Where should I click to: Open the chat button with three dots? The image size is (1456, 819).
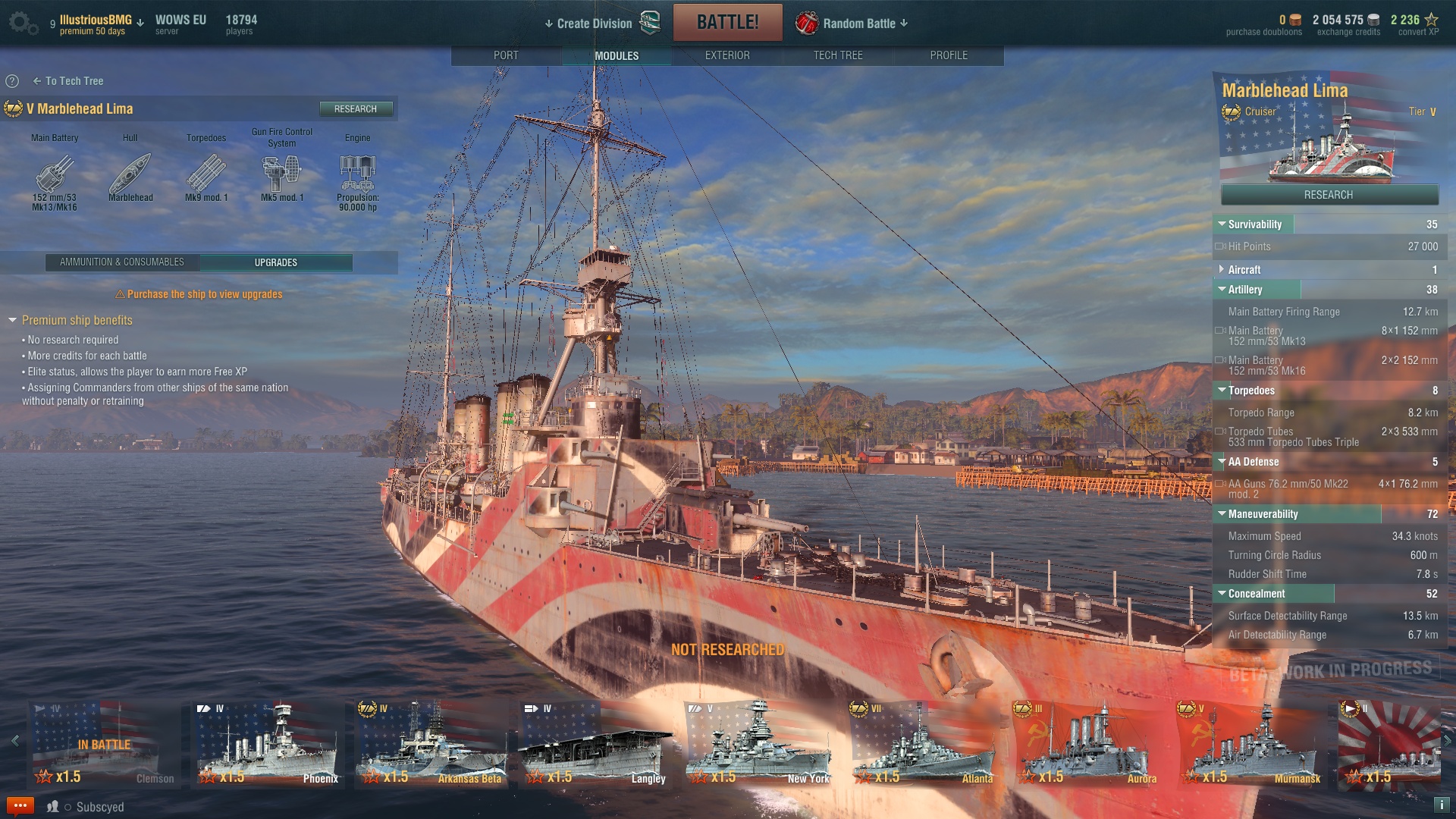[x=20, y=805]
